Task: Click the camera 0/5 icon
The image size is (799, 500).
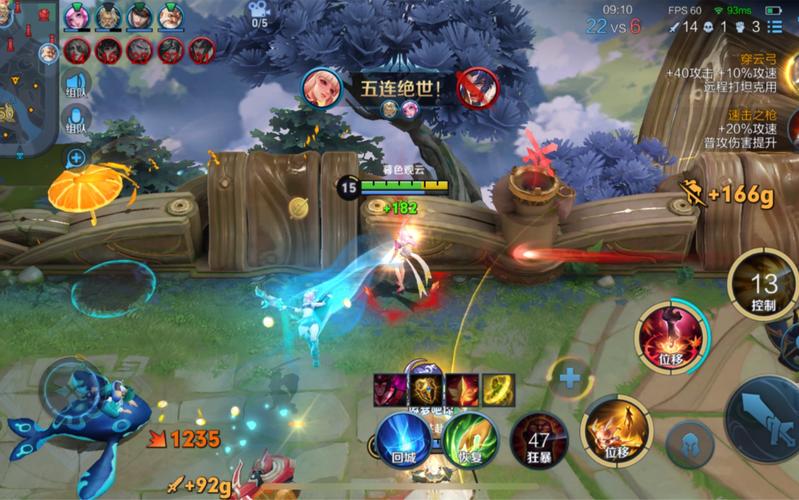Action: coord(259,15)
